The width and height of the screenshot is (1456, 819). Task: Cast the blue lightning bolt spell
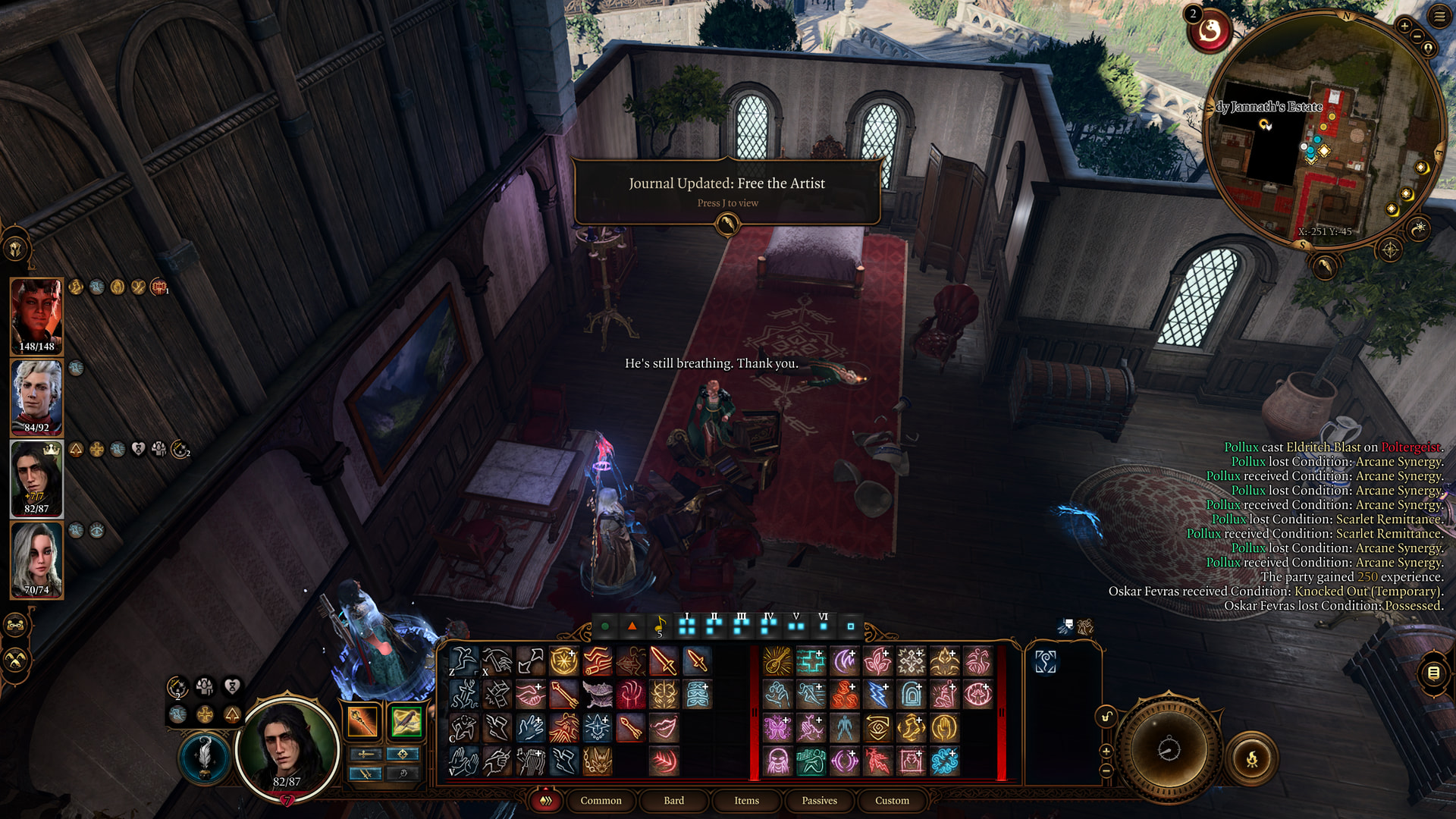click(x=877, y=695)
